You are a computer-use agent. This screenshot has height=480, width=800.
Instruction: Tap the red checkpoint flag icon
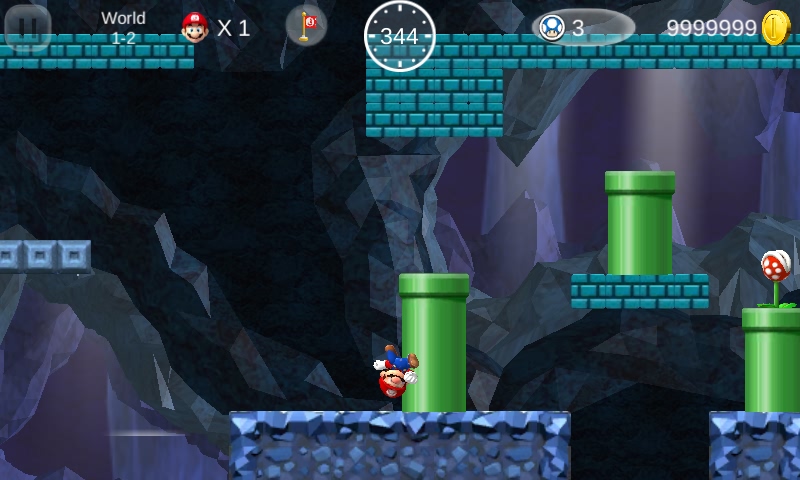306,26
